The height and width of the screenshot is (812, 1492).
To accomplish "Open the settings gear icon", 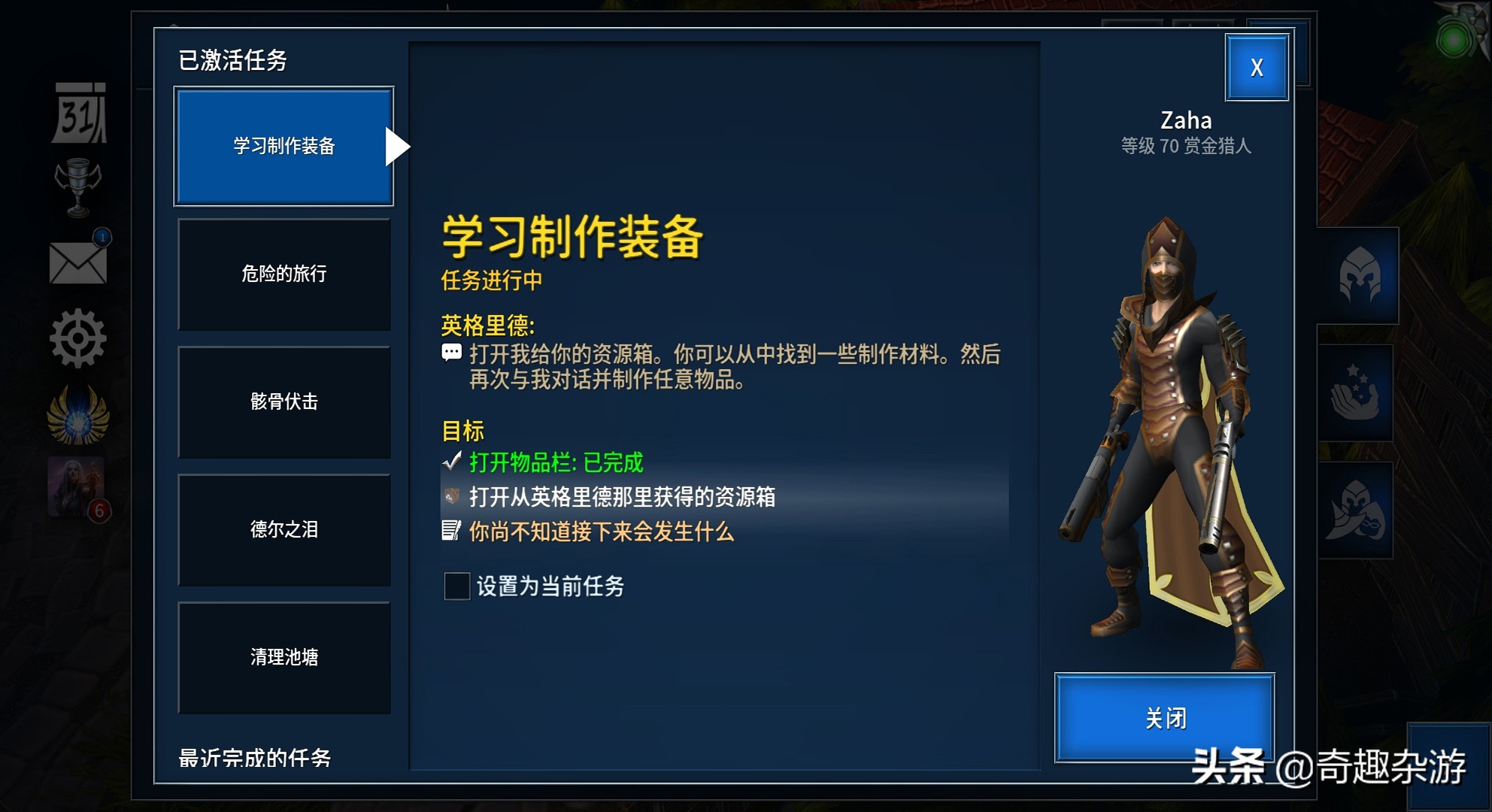I will coord(77,340).
